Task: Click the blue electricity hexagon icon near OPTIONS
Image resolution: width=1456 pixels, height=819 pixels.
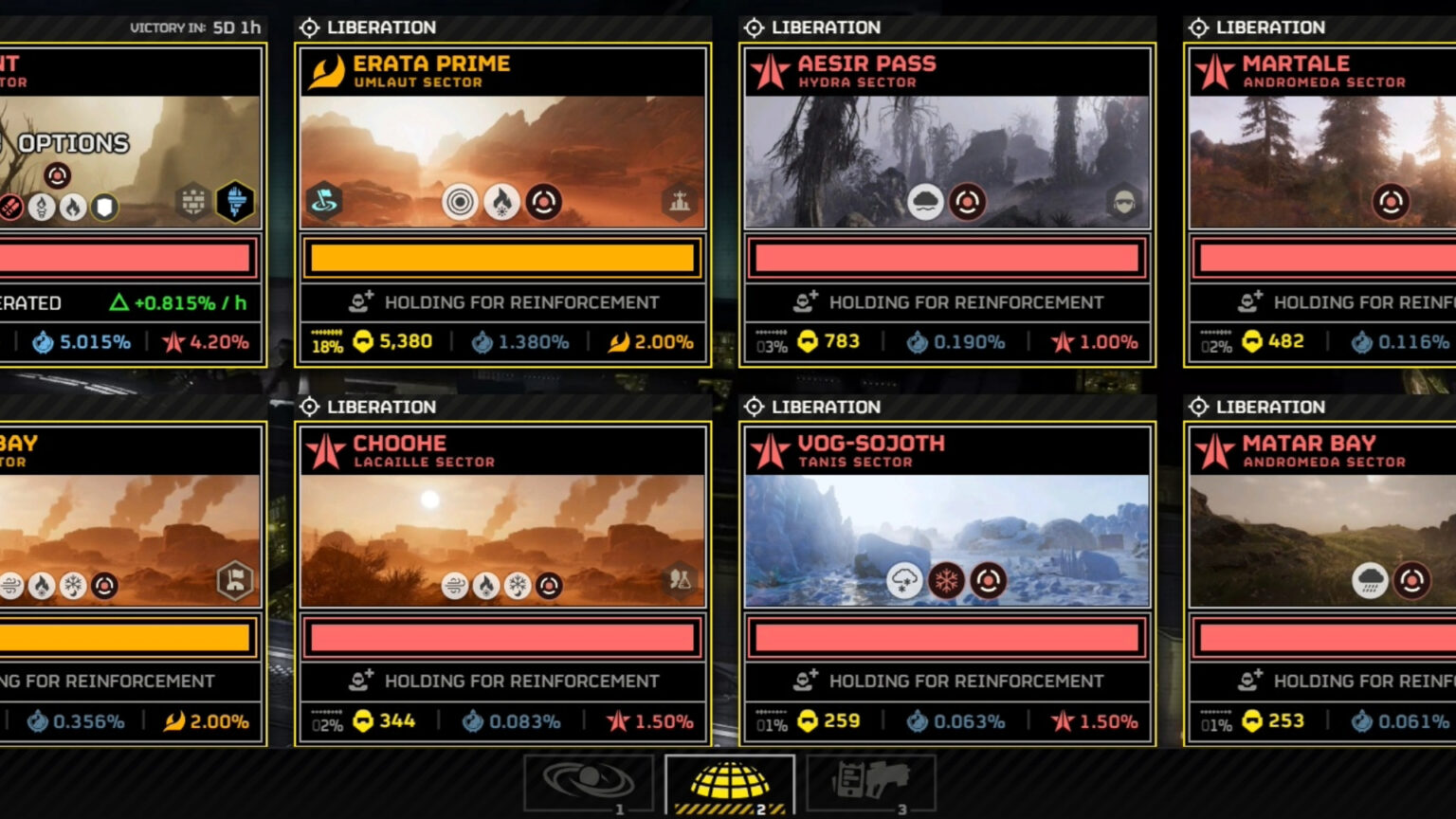Action: click(235, 203)
